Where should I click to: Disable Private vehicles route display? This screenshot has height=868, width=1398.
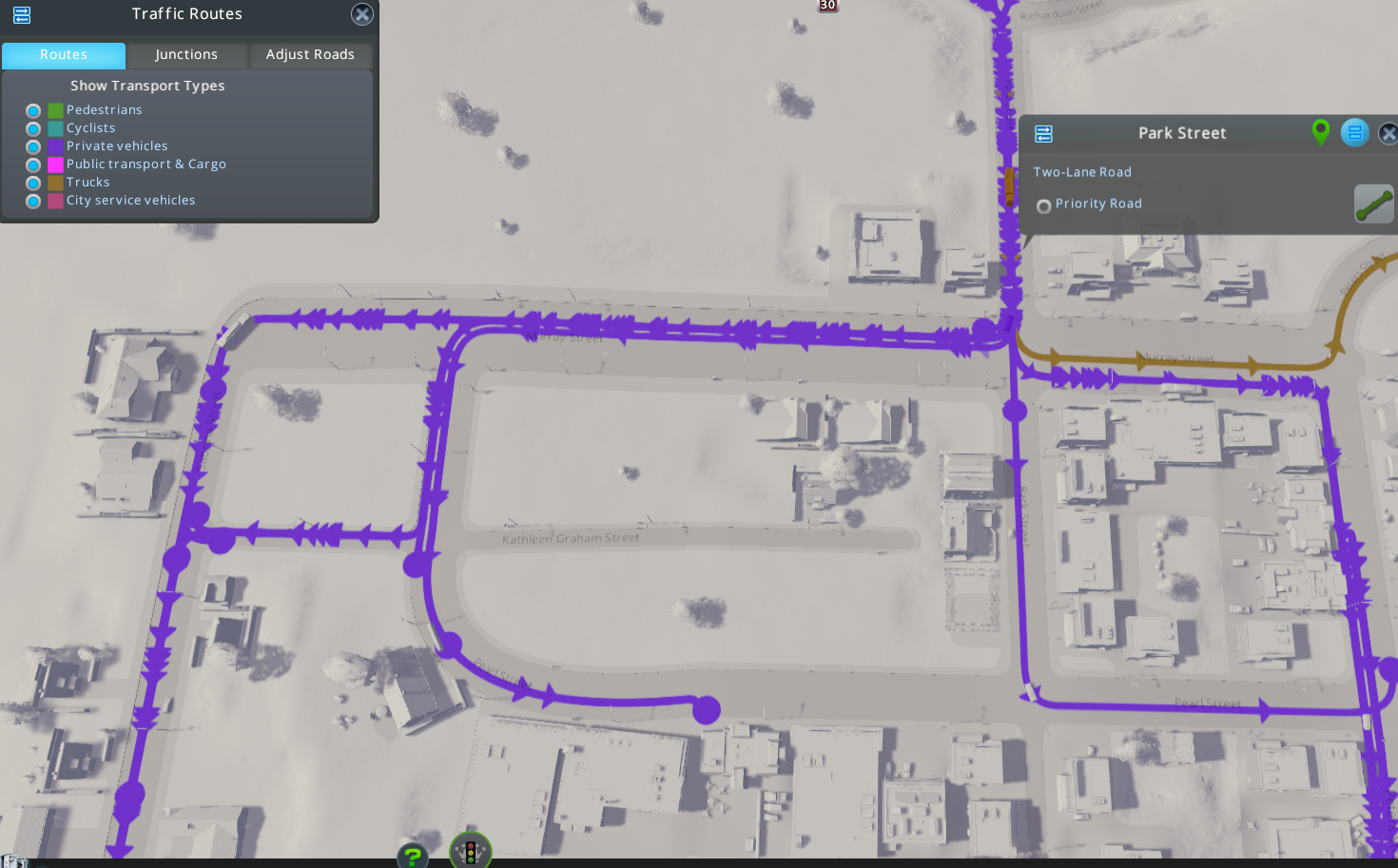pyautogui.click(x=32, y=146)
